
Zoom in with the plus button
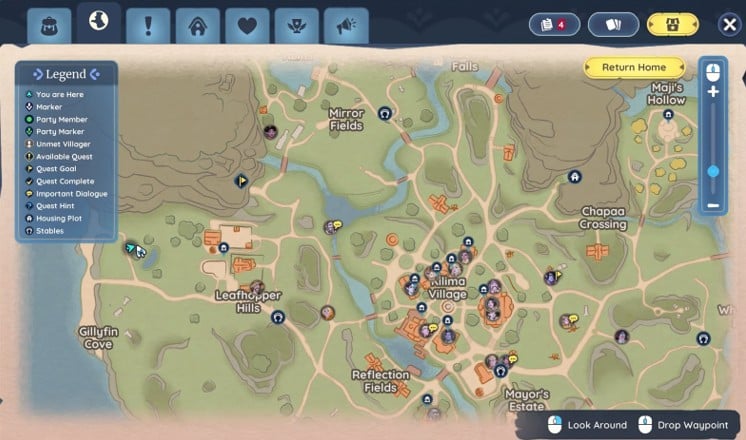click(x=713, y=92)
